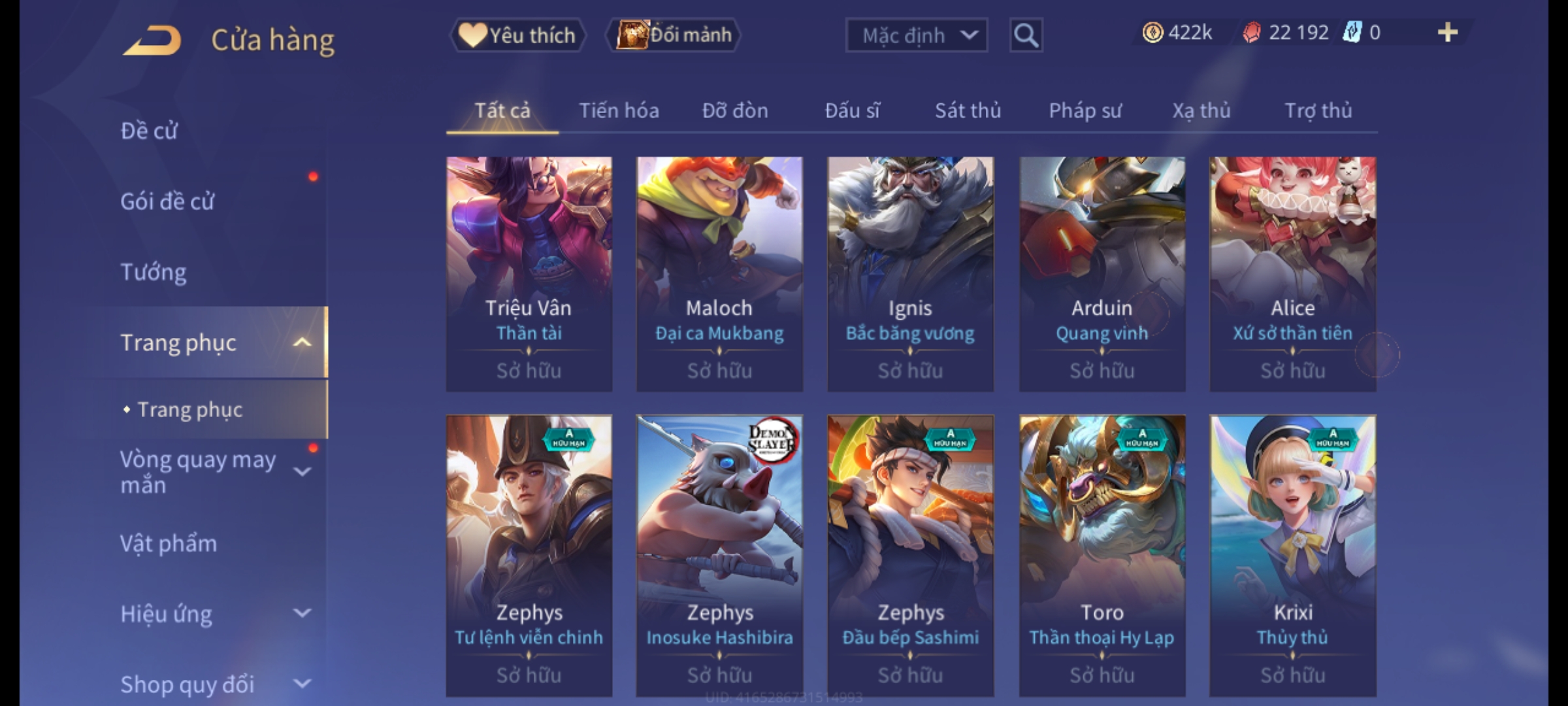Show the Pháp sư skins tab

coord(1085,110)
